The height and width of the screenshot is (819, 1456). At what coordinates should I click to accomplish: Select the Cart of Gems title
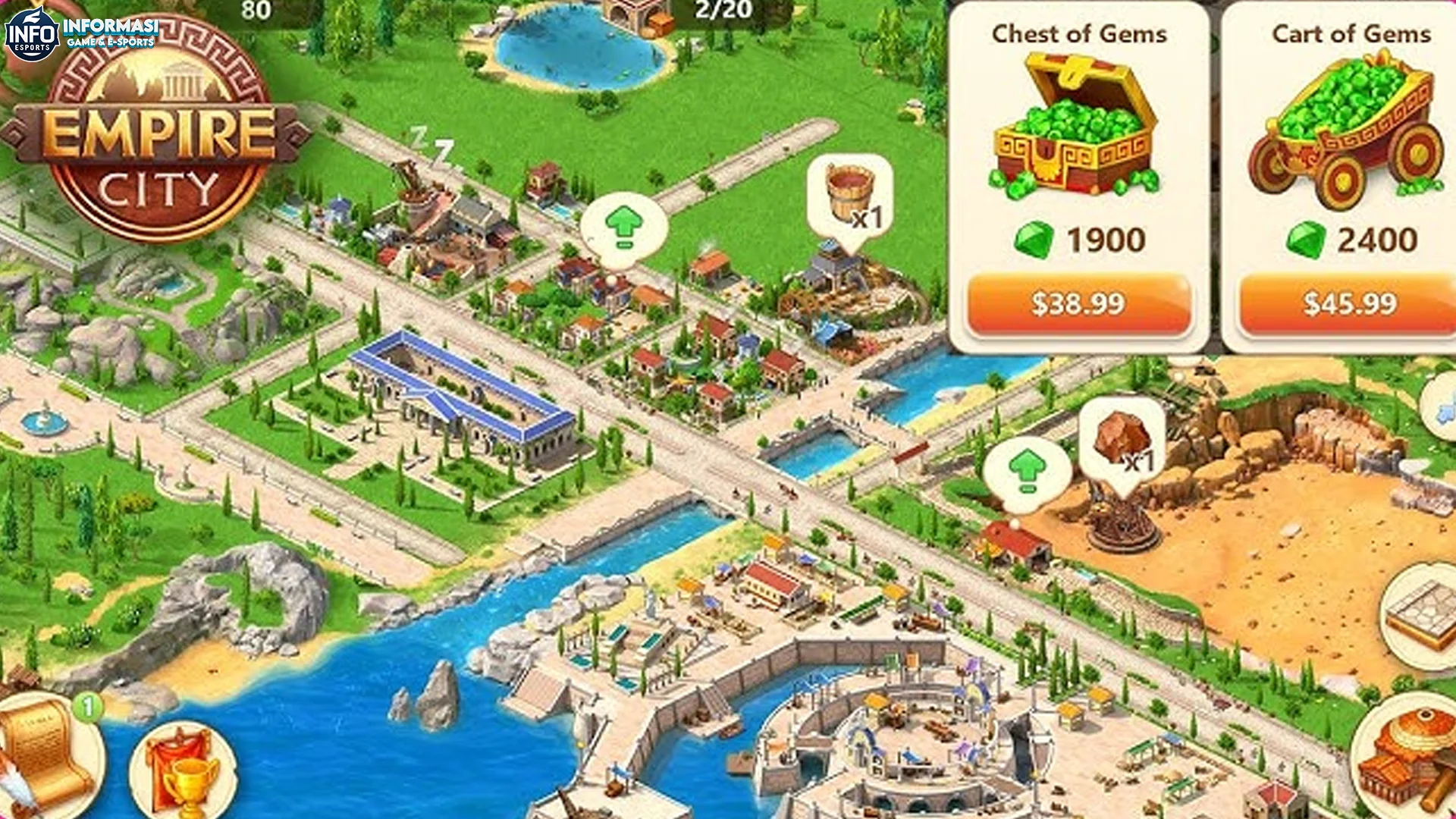1354,33
